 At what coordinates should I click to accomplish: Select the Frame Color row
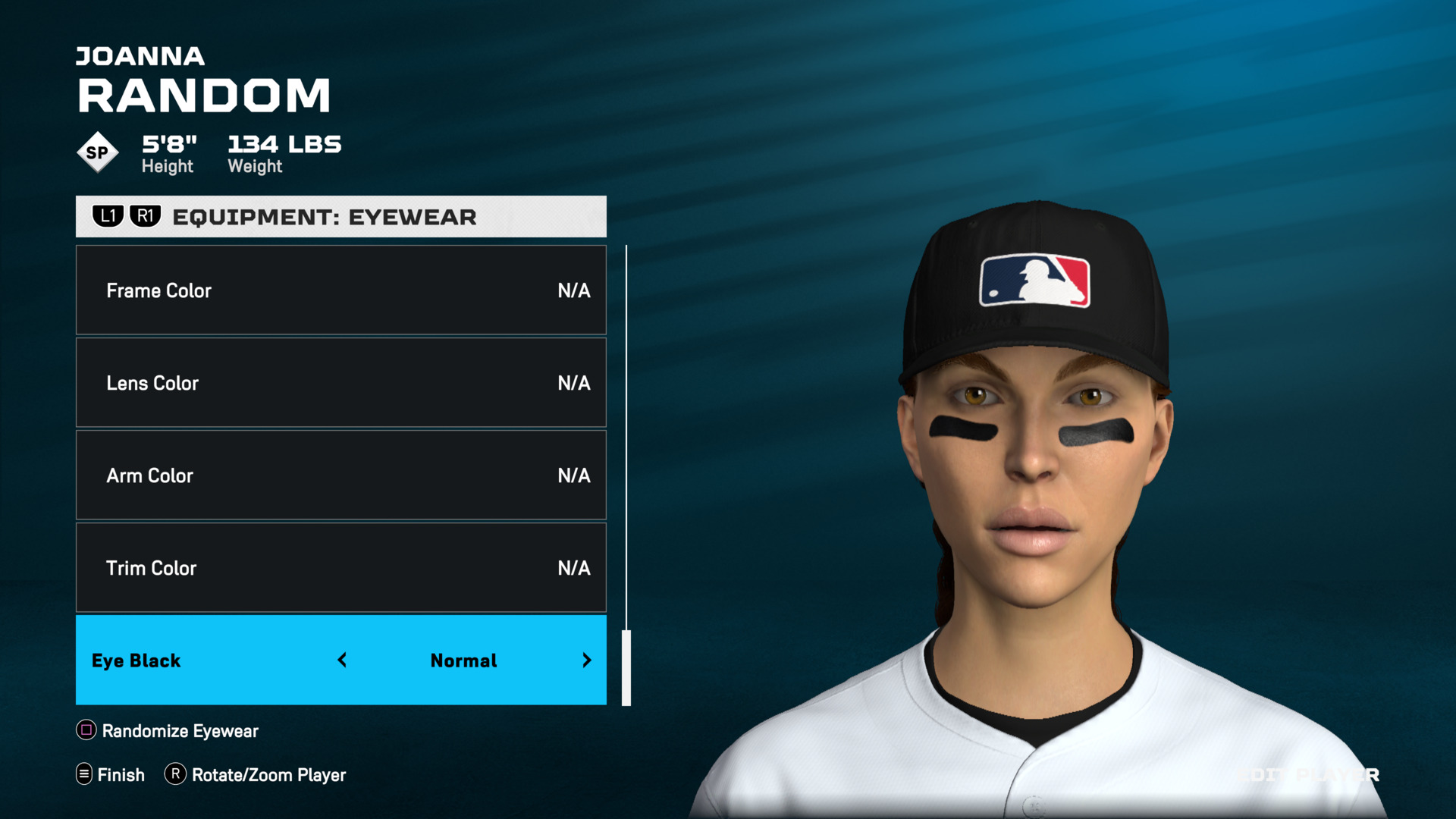coord(340,290)
